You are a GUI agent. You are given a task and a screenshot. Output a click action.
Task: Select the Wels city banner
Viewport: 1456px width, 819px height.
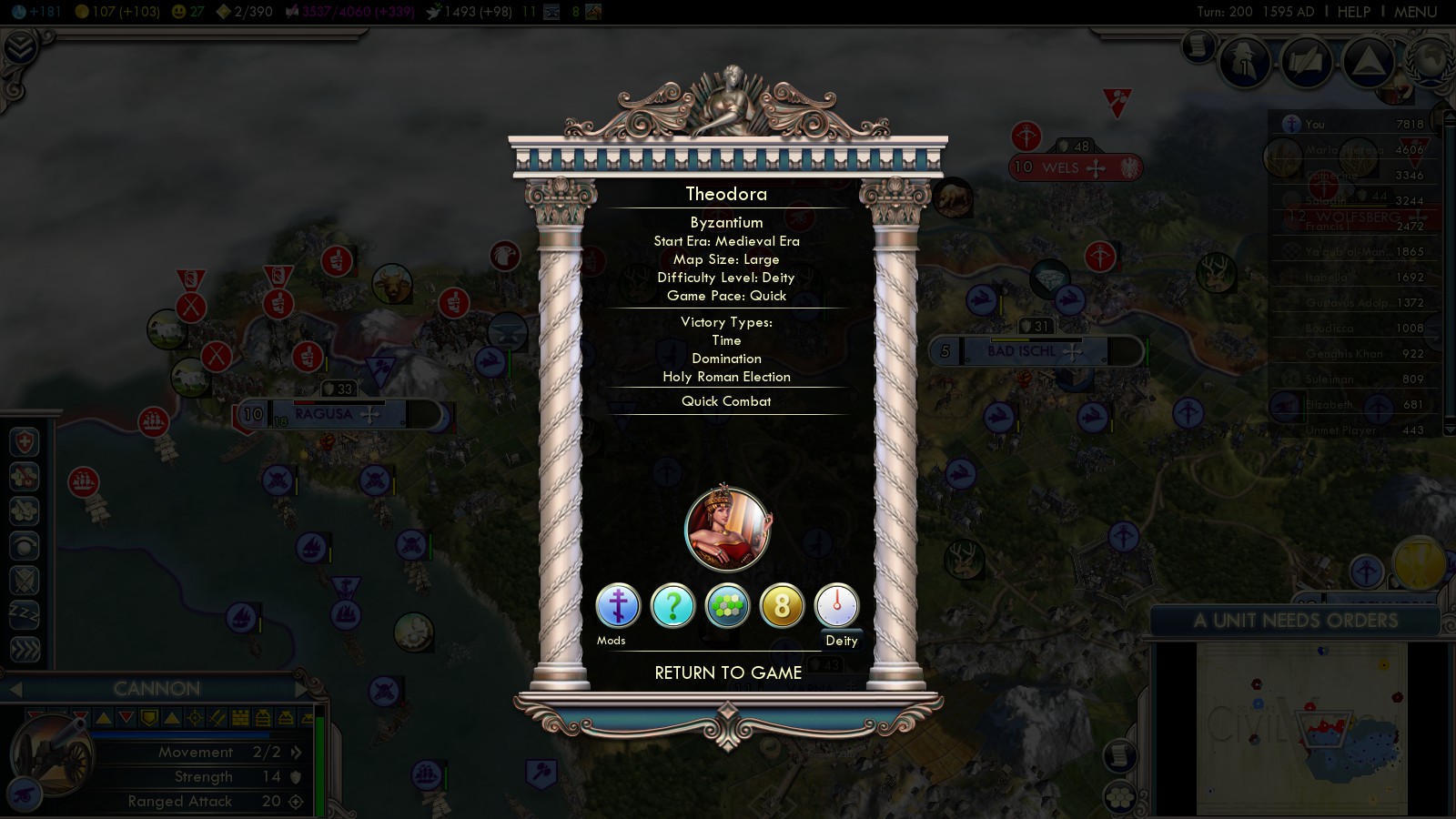[x=1061, y=167]
